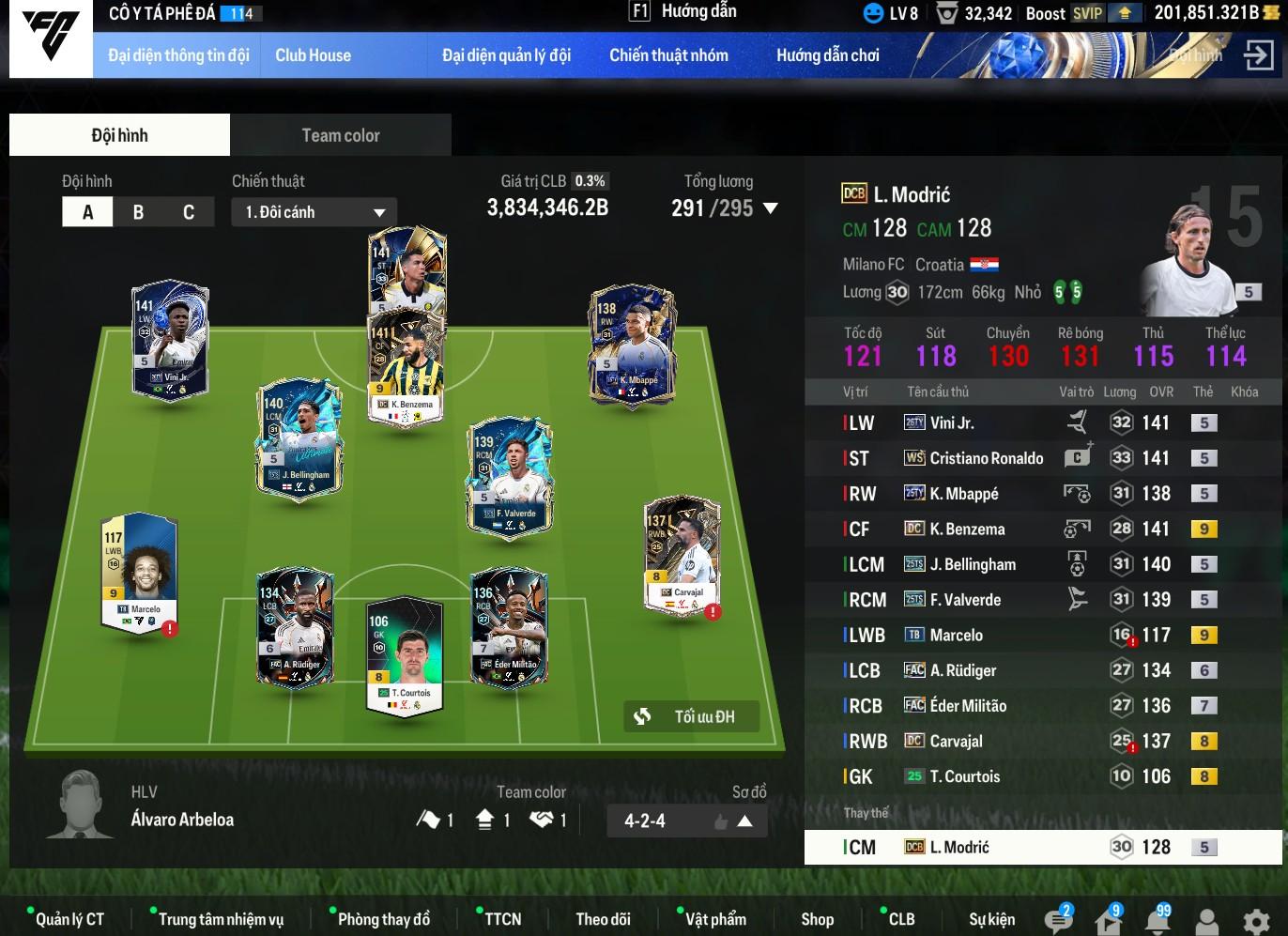Click the Tối ưu ĐH optimize button

point(691,716)
